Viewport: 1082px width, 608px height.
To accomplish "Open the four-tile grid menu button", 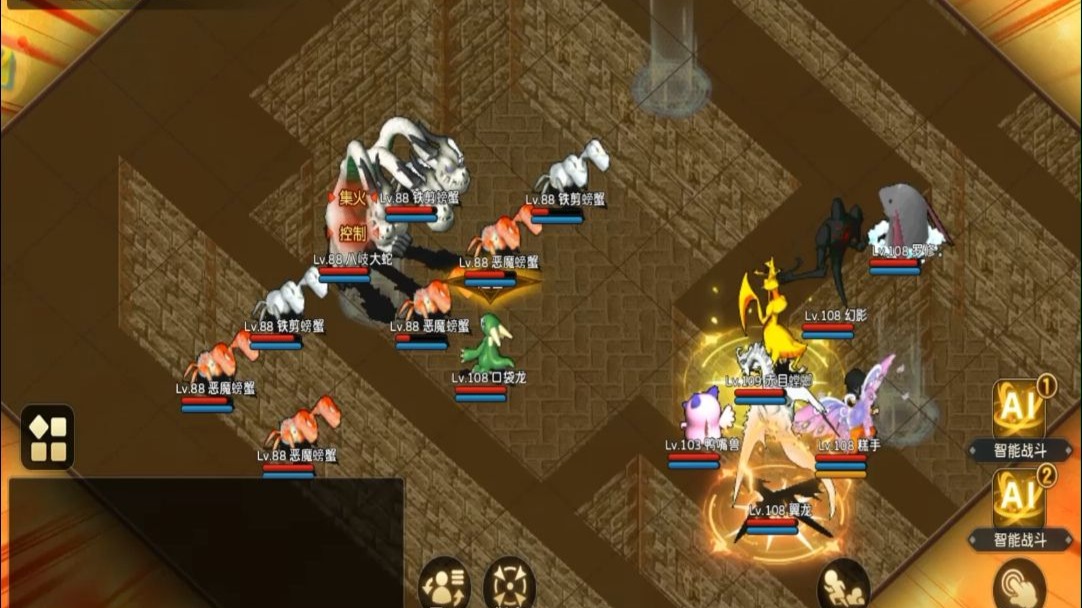I will tap(47, 437).
